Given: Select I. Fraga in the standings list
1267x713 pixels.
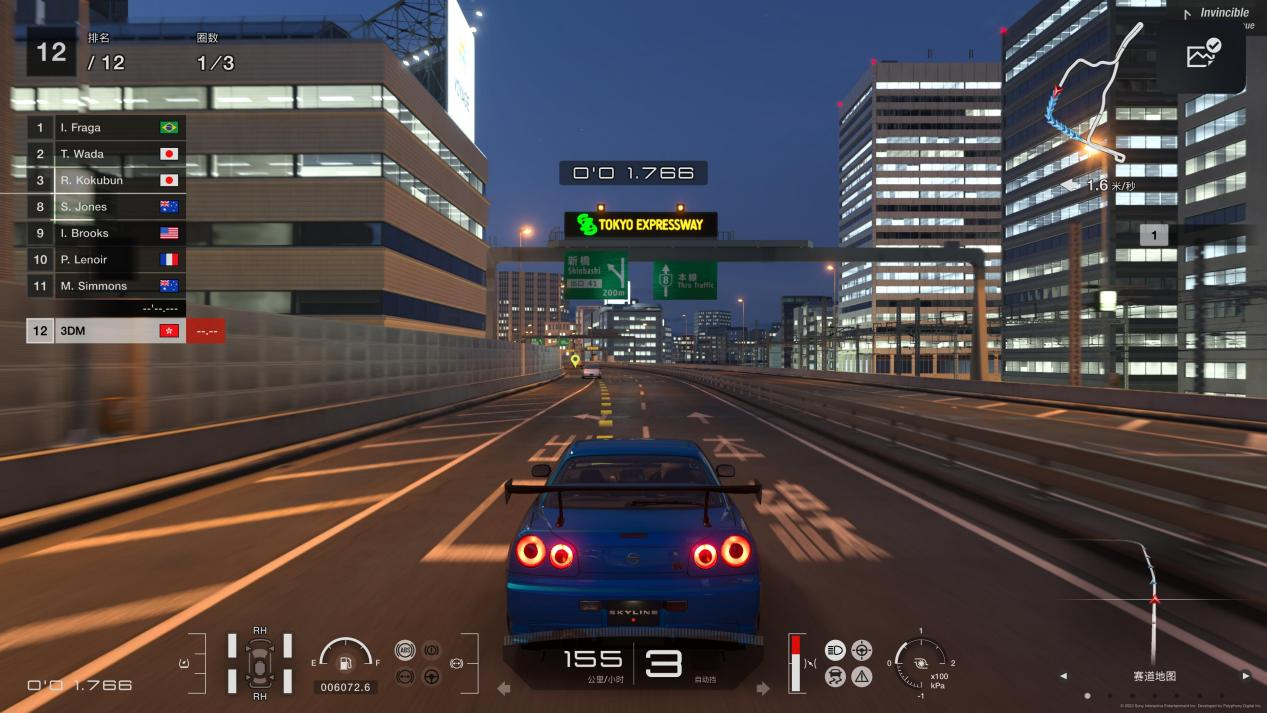Looking at the screenshot, I should point(105,128).
